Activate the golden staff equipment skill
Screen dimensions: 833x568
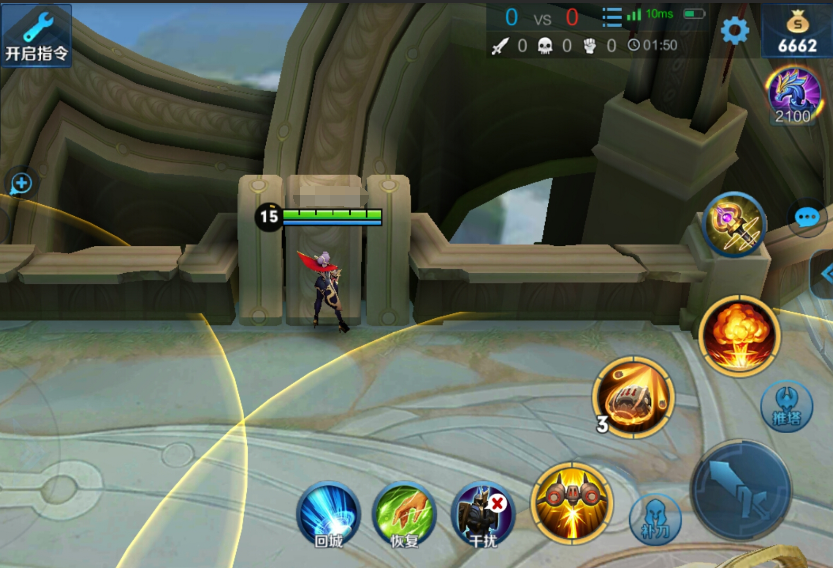(x=734, y=224)
